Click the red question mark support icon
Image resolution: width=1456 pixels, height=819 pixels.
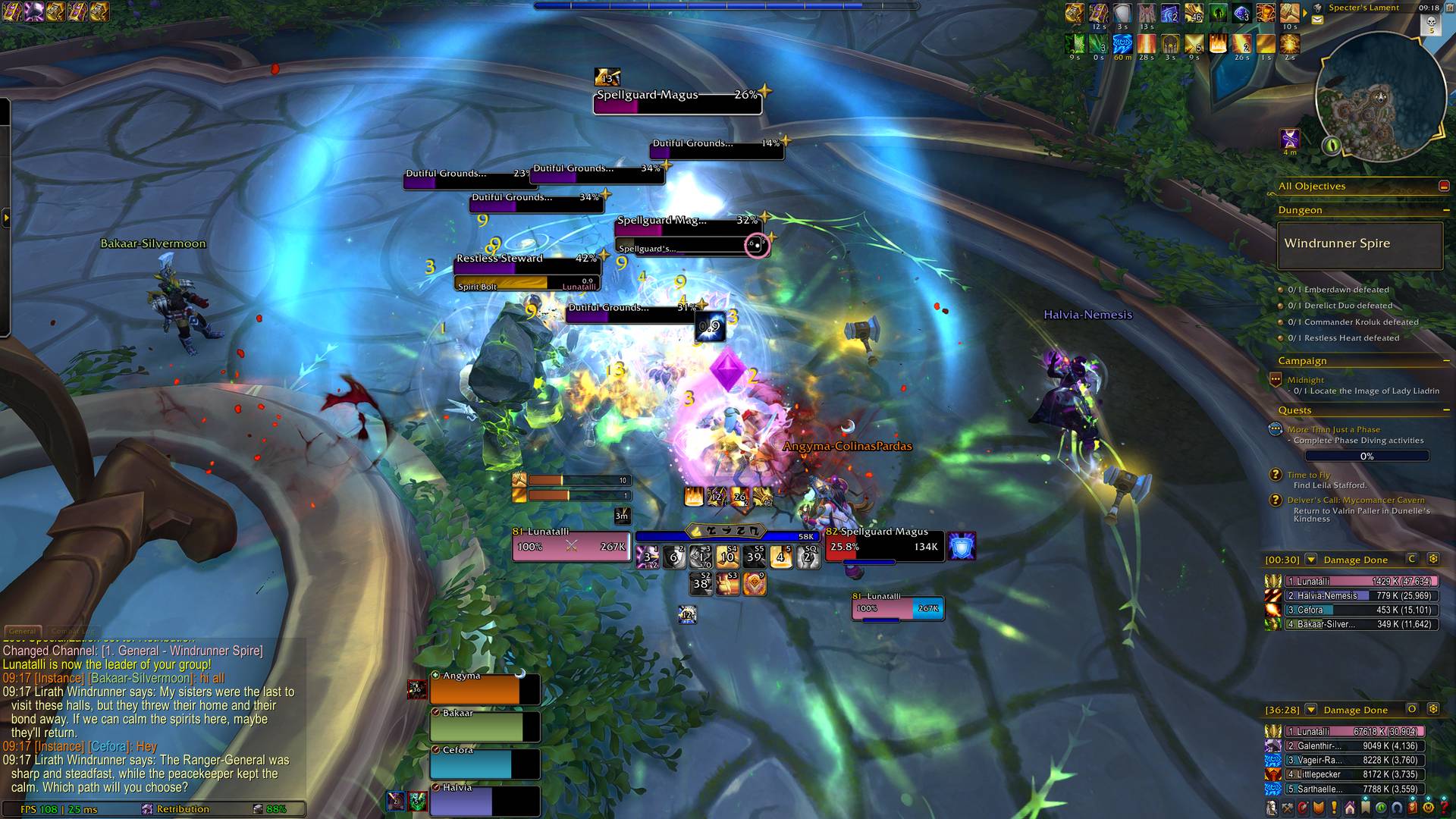pyautogui.click(x=1444, y=806)
